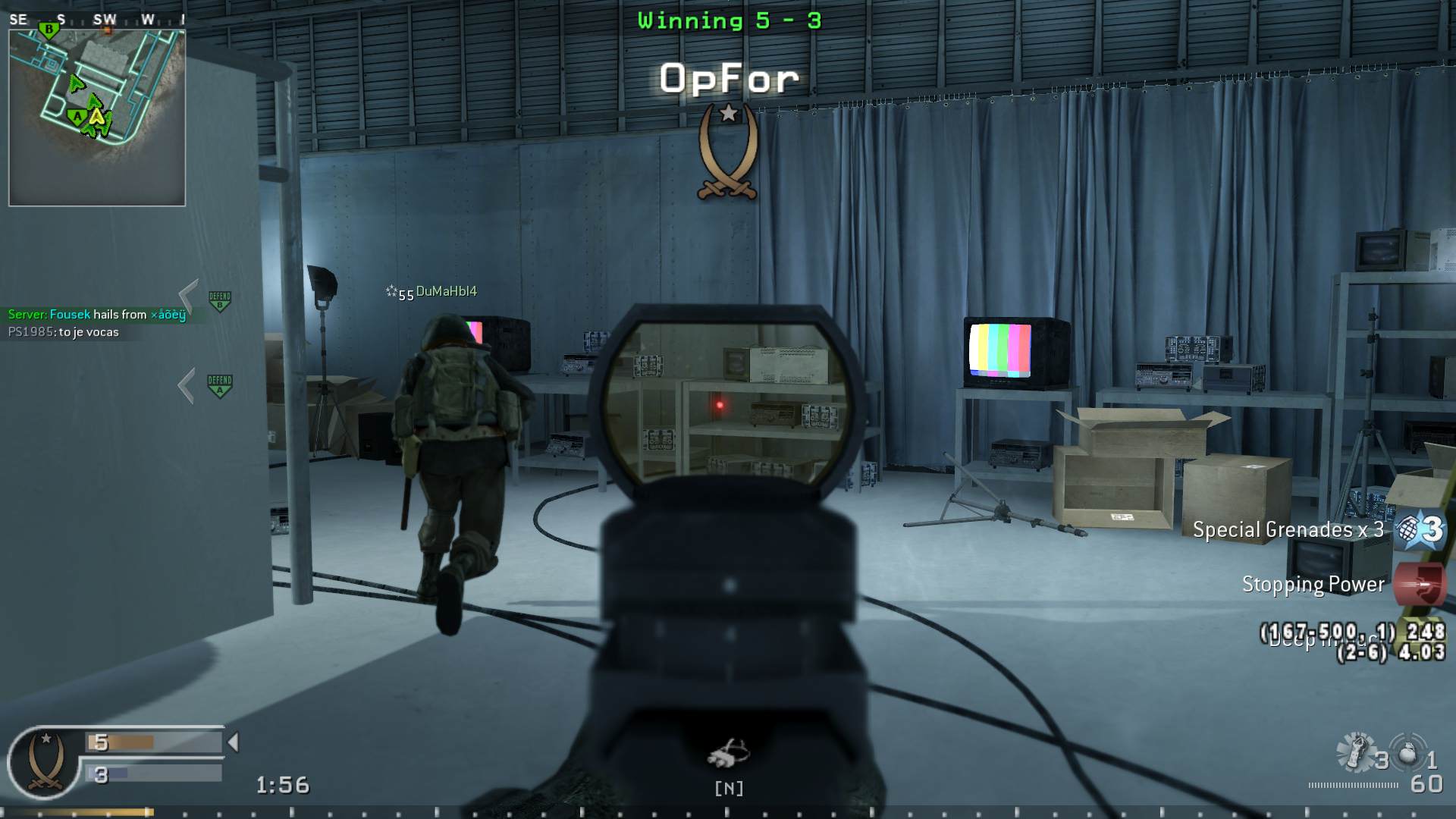
Task: Click the PS1985 chat message
Action: tap(64, 332)
